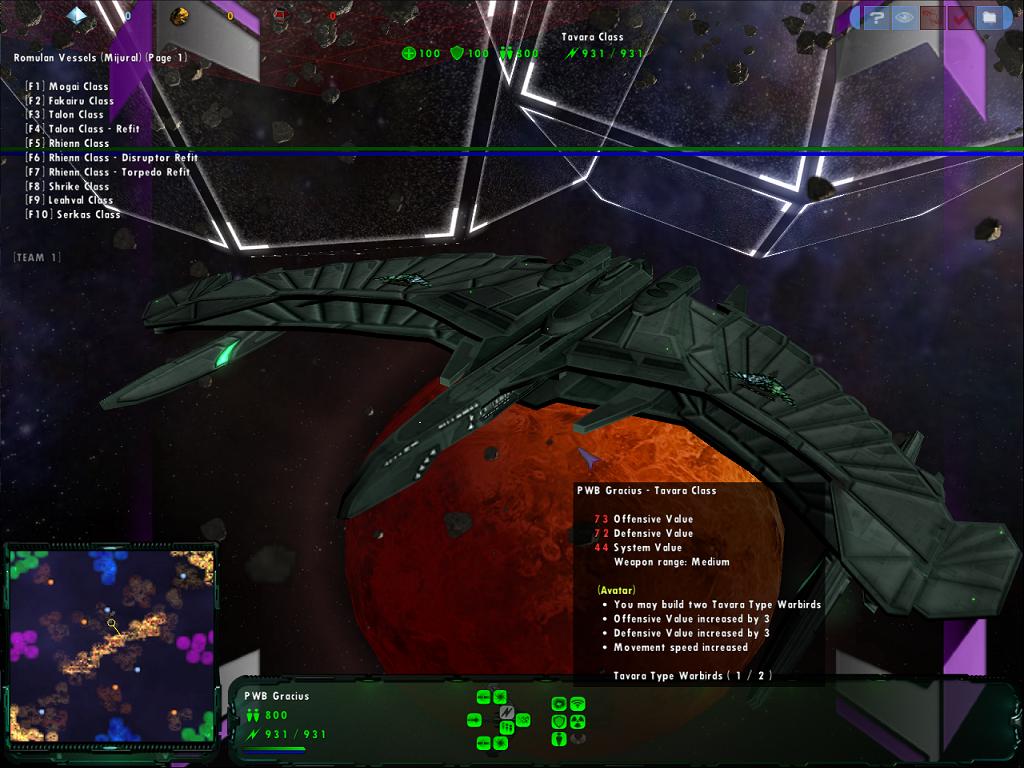Activate the radiation symbol command
Image resolution: width=1024 pixels, height=768 pixels.
coord(577,721)
